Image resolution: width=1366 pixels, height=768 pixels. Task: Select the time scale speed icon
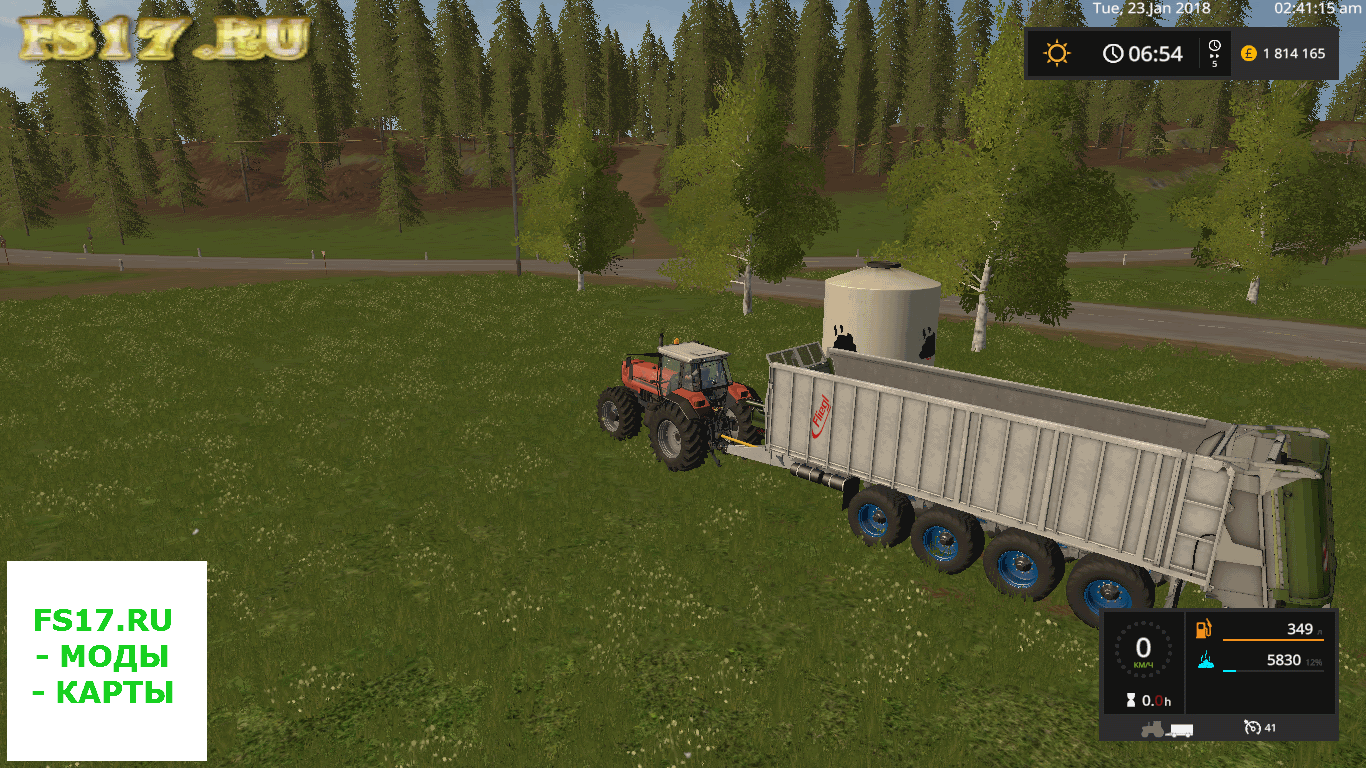tap(1214, 53)
